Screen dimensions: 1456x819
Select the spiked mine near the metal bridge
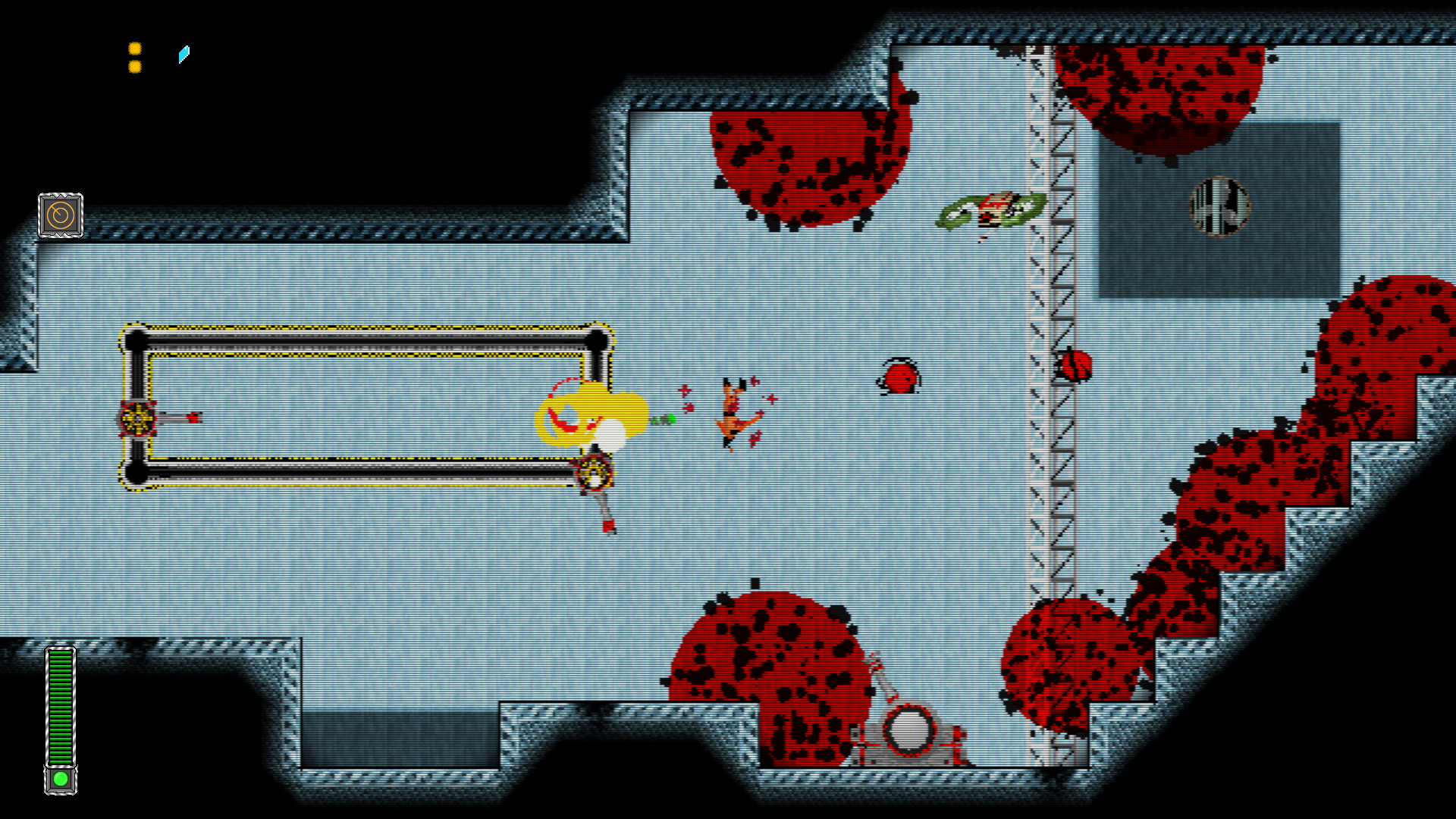tap(1075, 364)
